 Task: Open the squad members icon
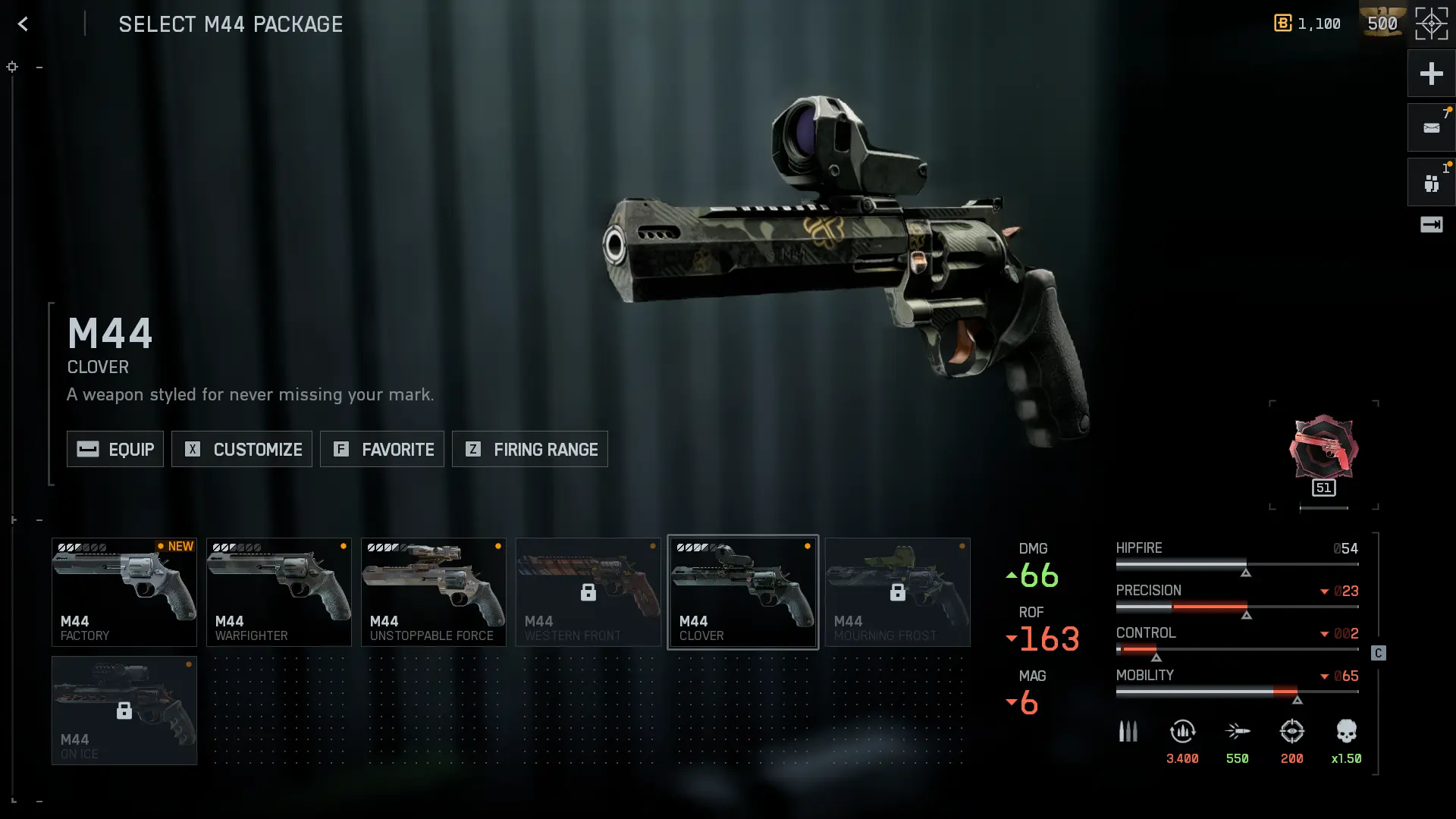(x=1431, y=183)
